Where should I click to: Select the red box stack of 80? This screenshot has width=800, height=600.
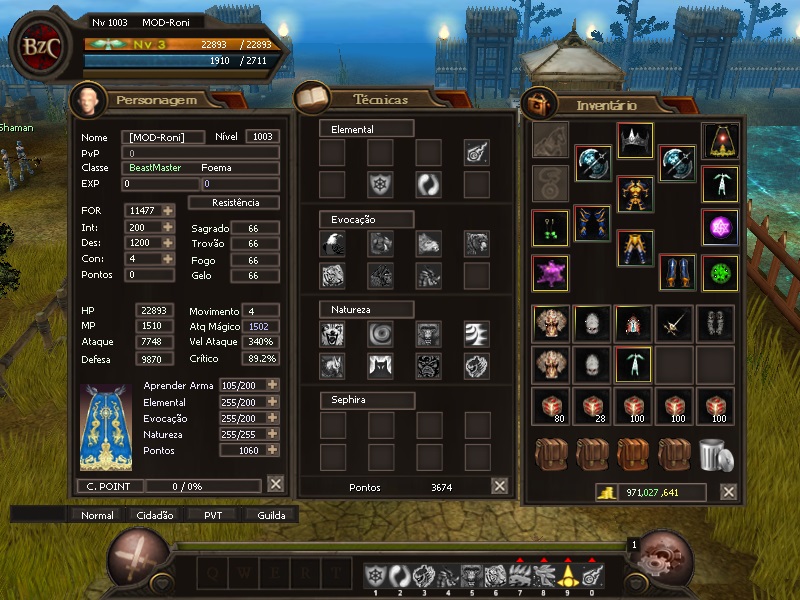pyautogui.click(x=550, y=406)
